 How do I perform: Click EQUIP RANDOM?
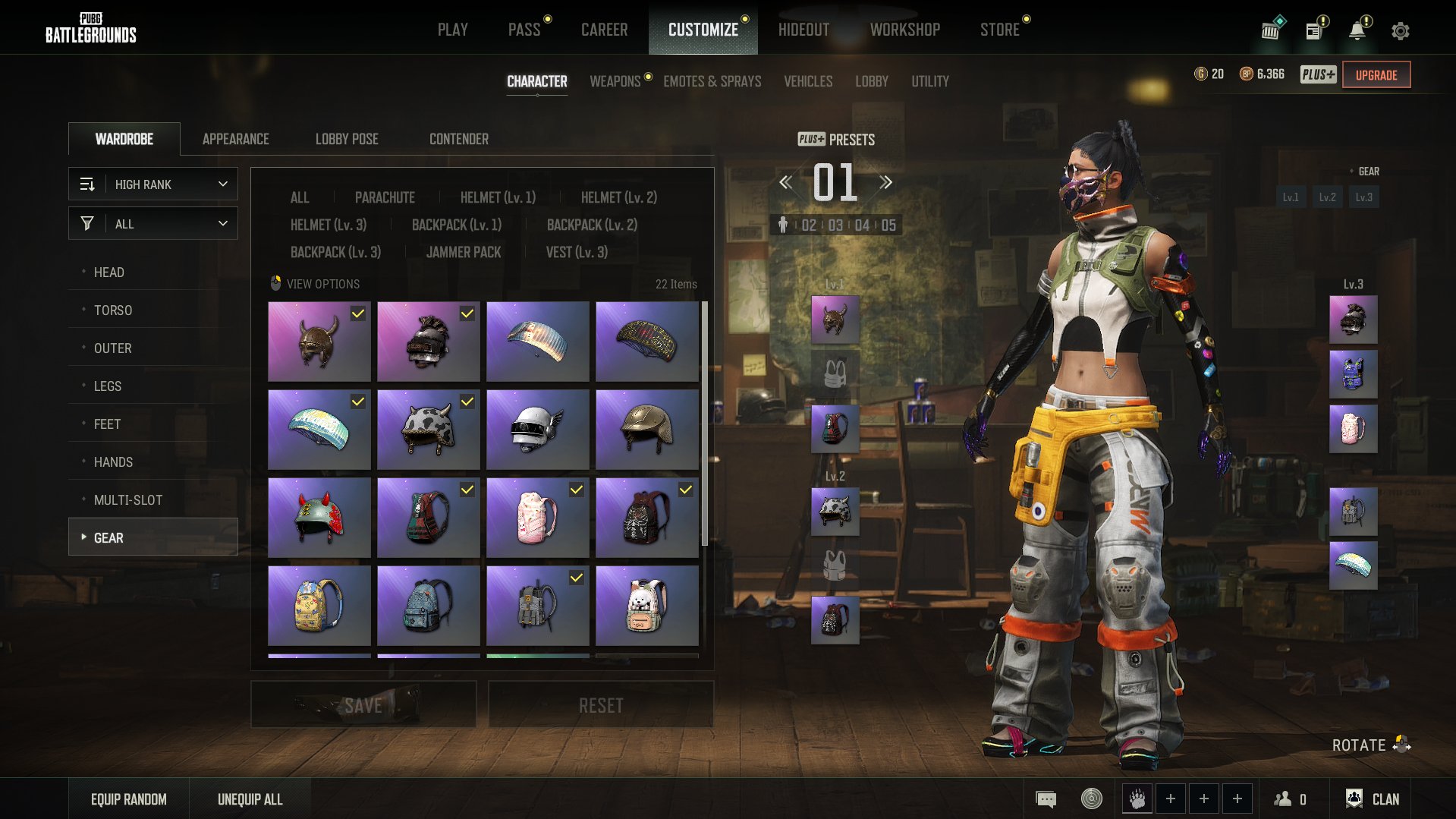(x=129, y=799)
